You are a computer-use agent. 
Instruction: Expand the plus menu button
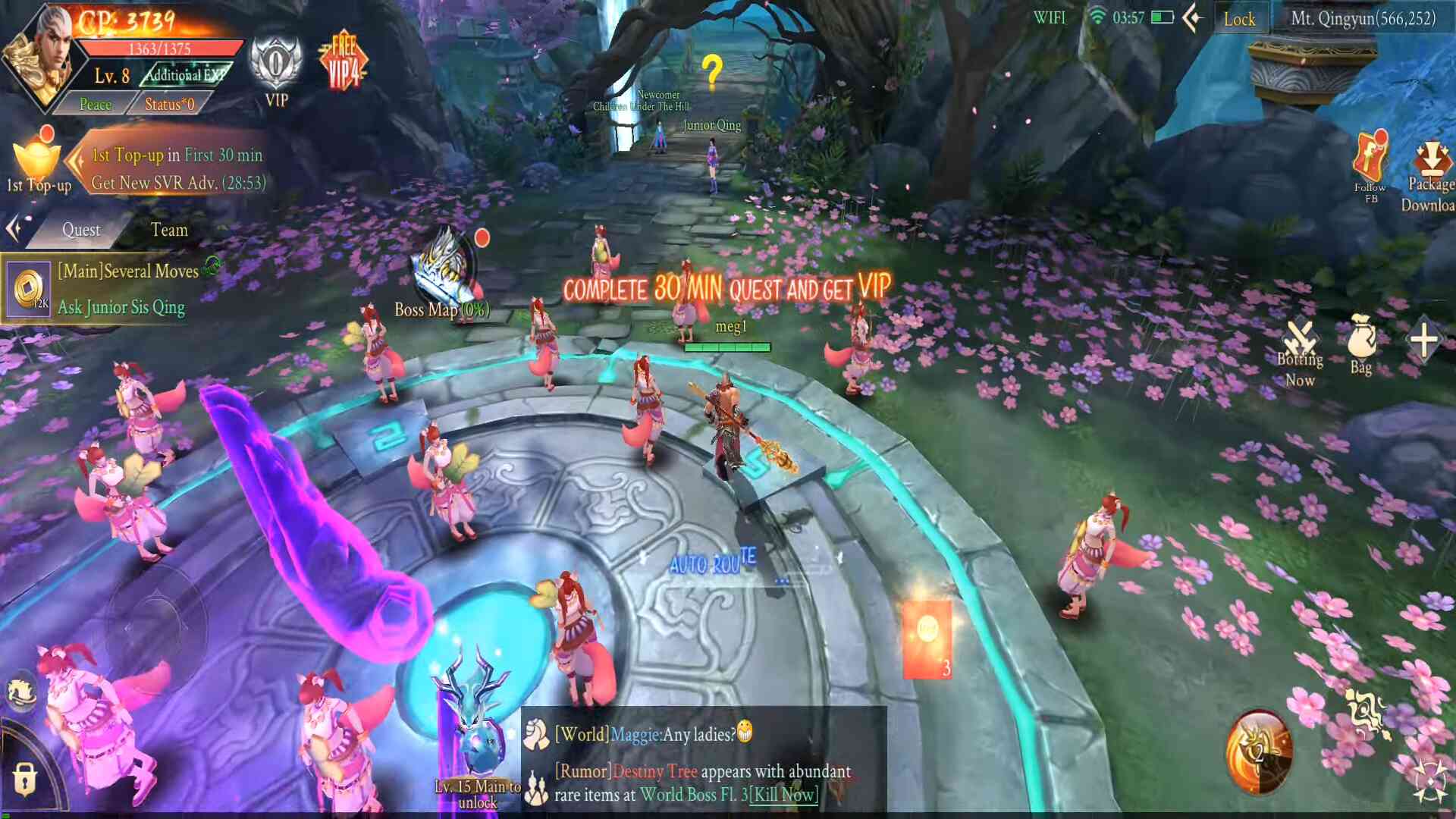(x=1423, y=340)
